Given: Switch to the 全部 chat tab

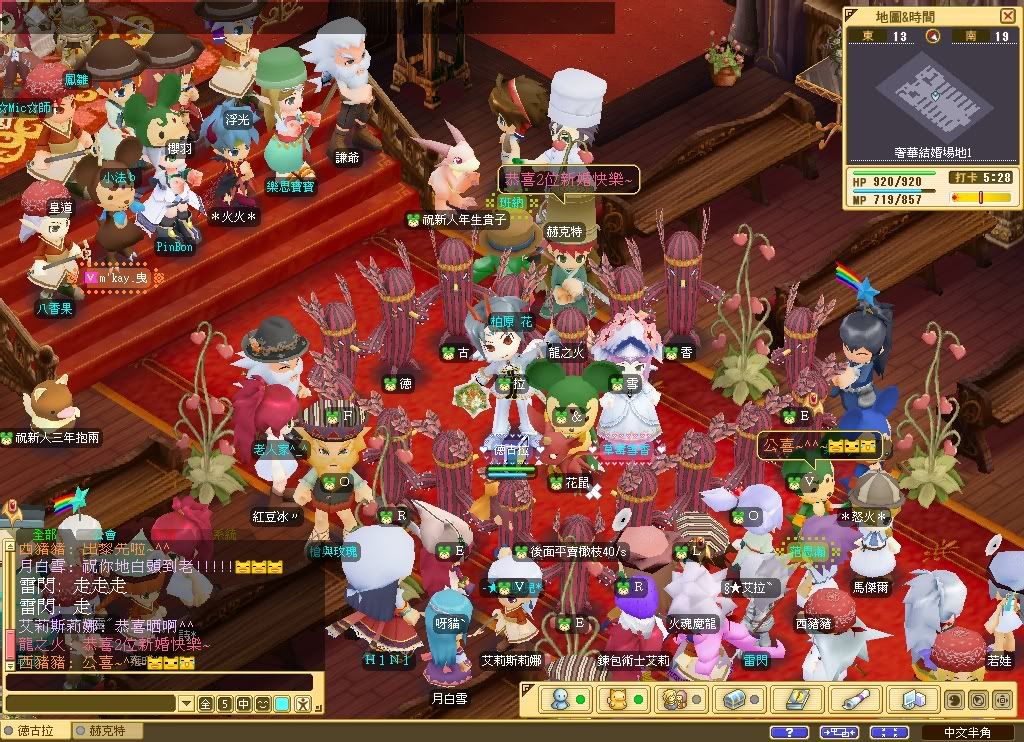Looking at the screenshot, I should tap(44, 535).
